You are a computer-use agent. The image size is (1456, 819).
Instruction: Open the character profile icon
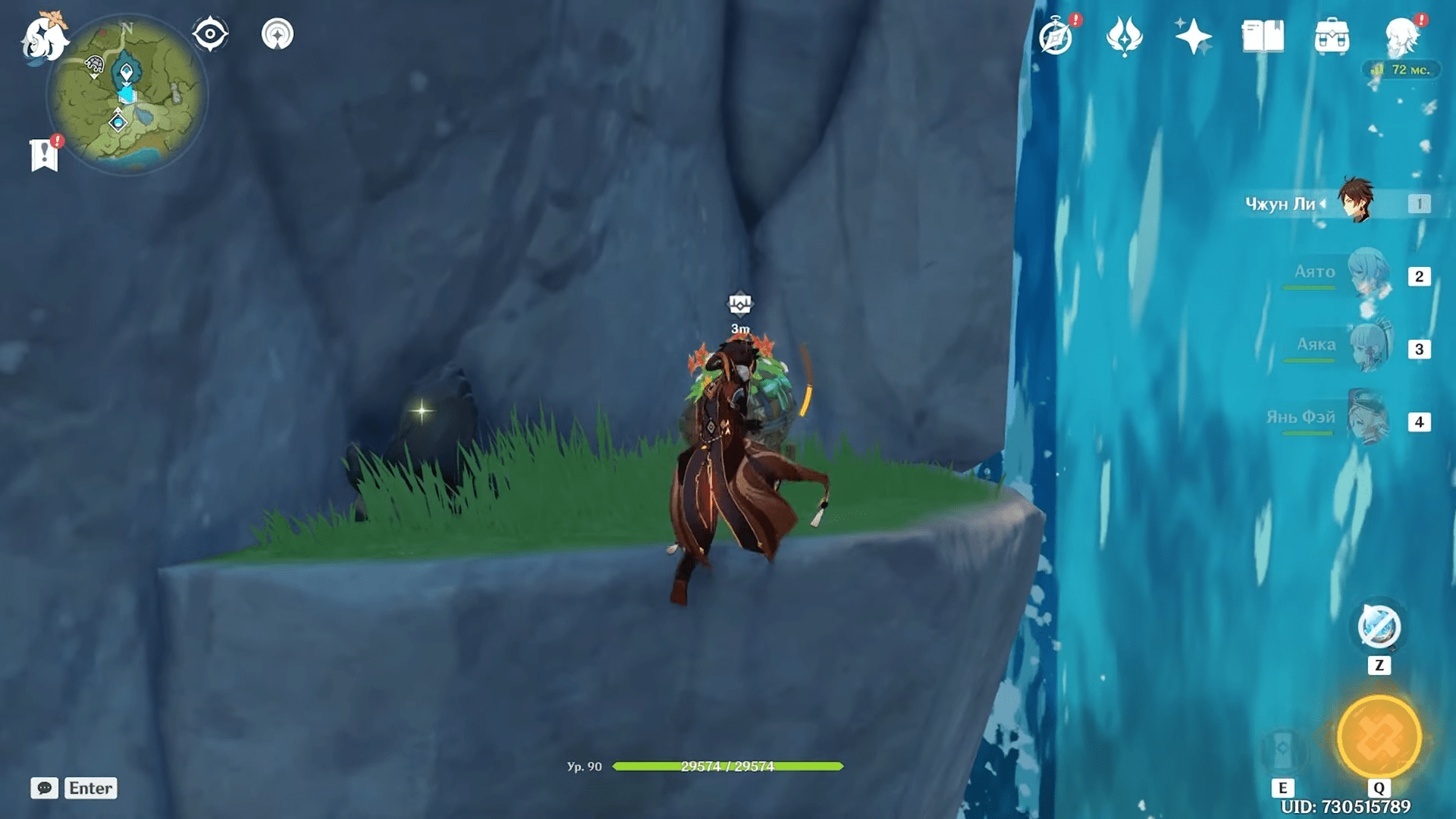point(1401,36)
